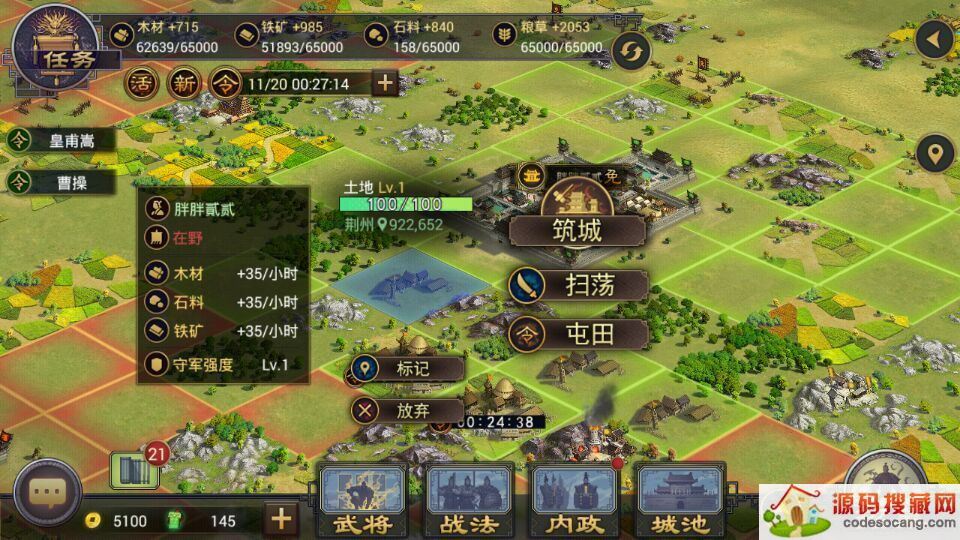The image size is (960, 540).
Task: Open the 新 round icon
Action: click(184, 83)
